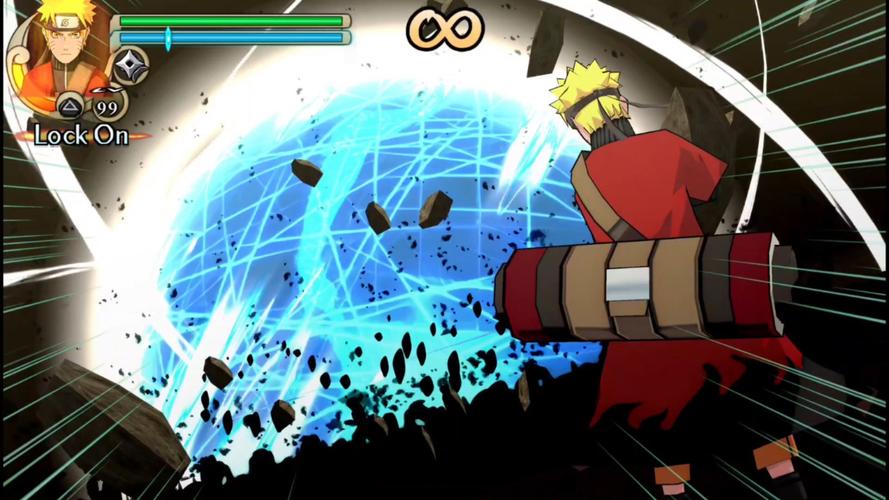Toggle the Lock On label
This screenshot has height=500, width=889.
81,136
